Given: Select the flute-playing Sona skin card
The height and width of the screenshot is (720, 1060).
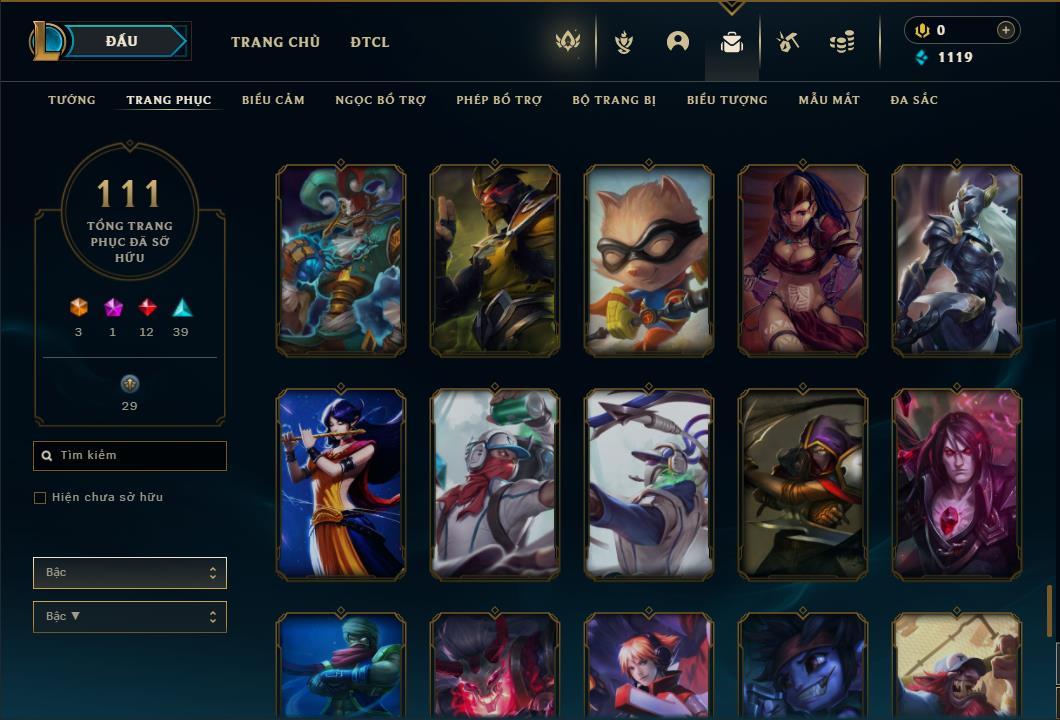Looking at the screenshot, I should [341, 485].
